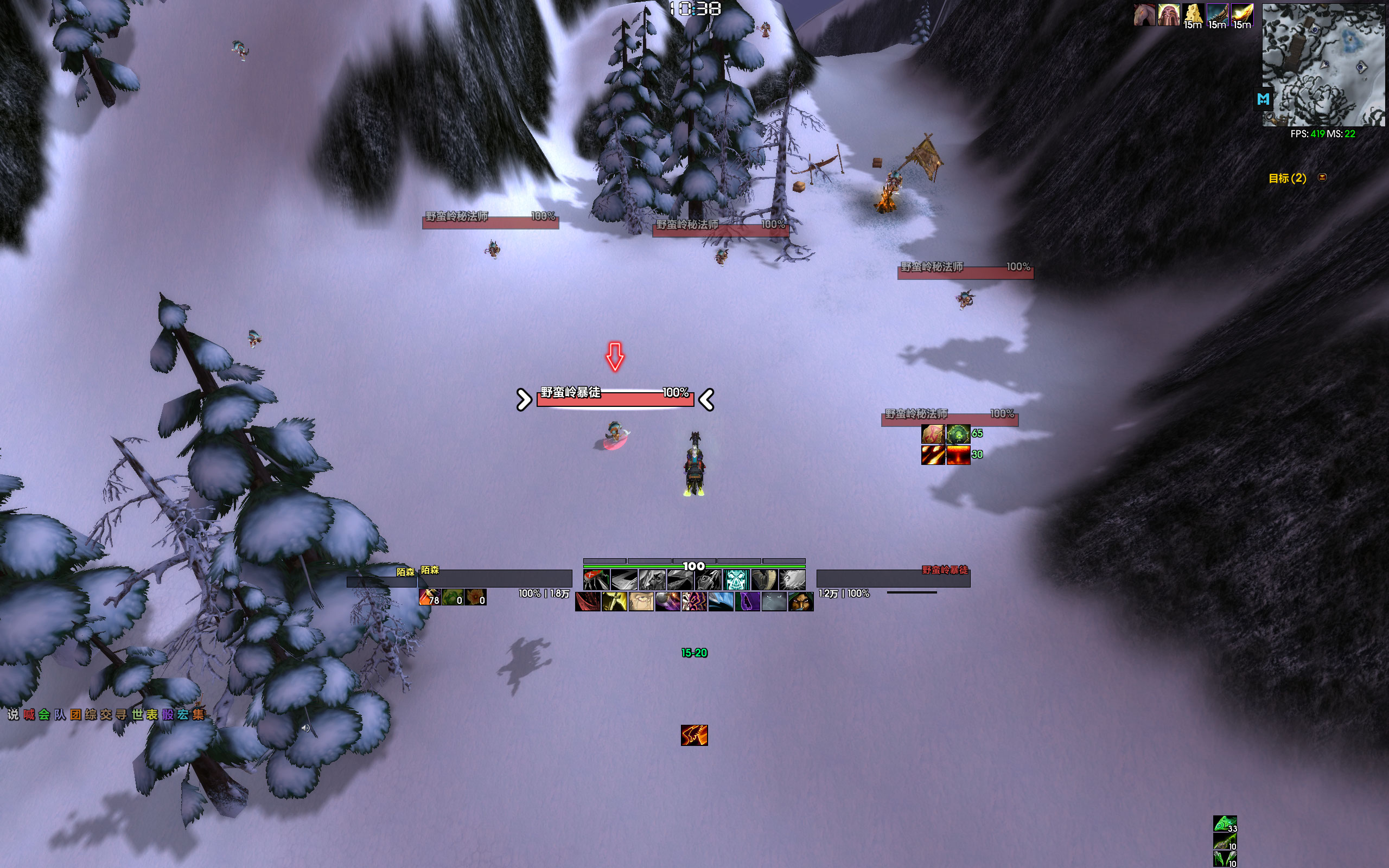Screen dimensions: 1389x868
Task: Cast the purple hooded cloak ability
Action: [x=747, y=602]
